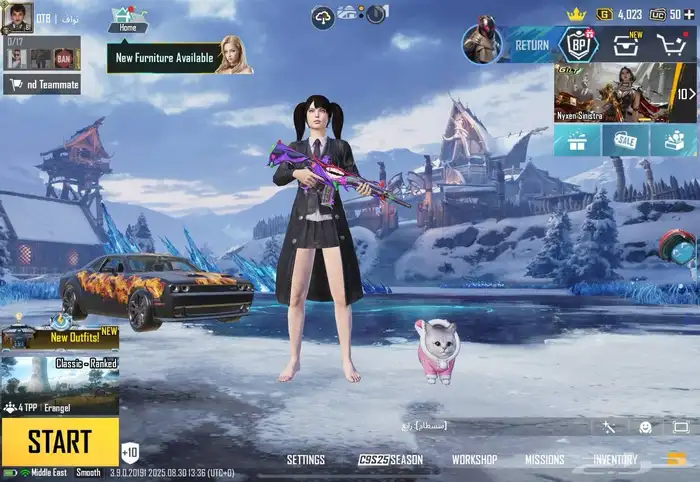Open the C9S25 Season page
The image size is (700, 482).
point(391,460)
